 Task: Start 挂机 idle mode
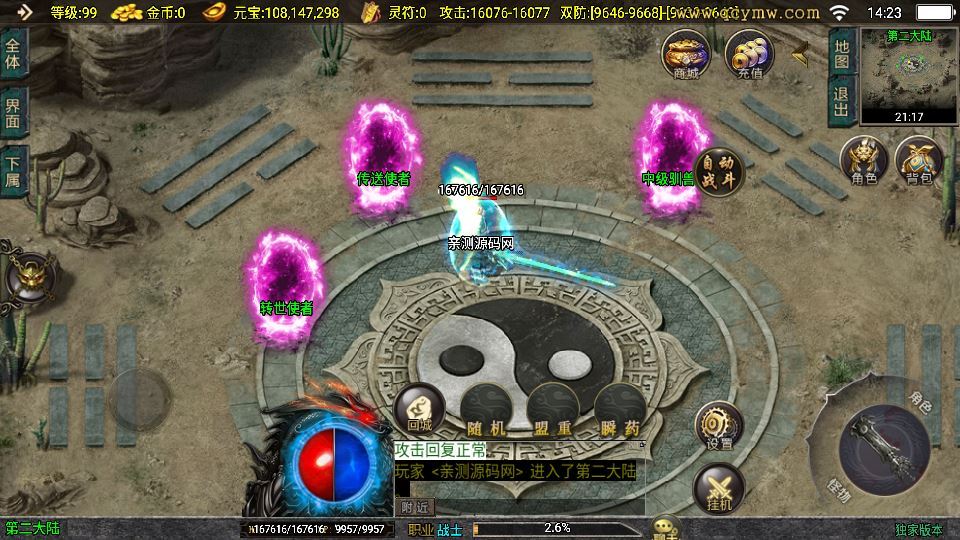(x=718, y=490)
